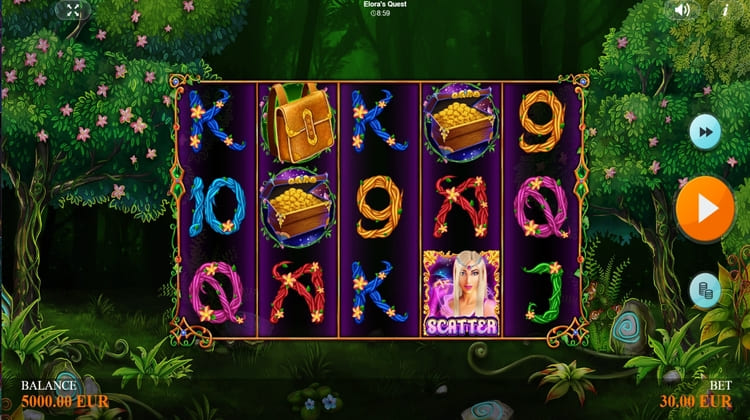Toggle fullscreen mode with the arrows icon
This screenshot has height=420, width=750.
[x=71, y=10]
